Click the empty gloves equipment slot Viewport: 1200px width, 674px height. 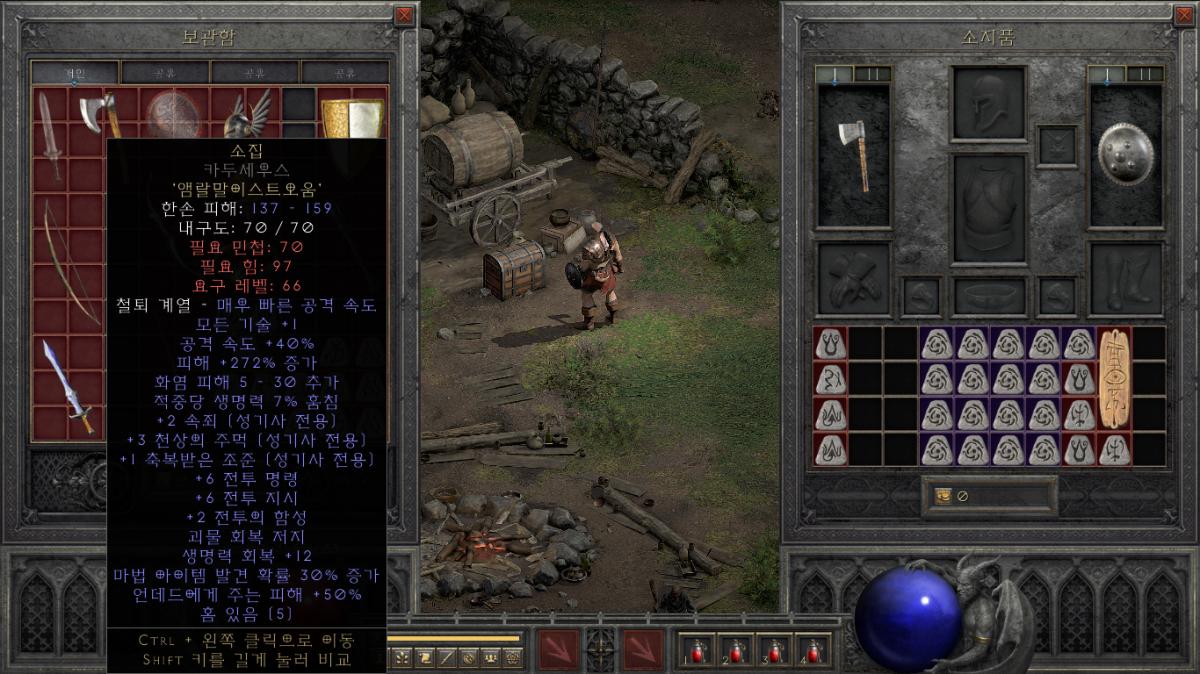click(x=853, y=279)
